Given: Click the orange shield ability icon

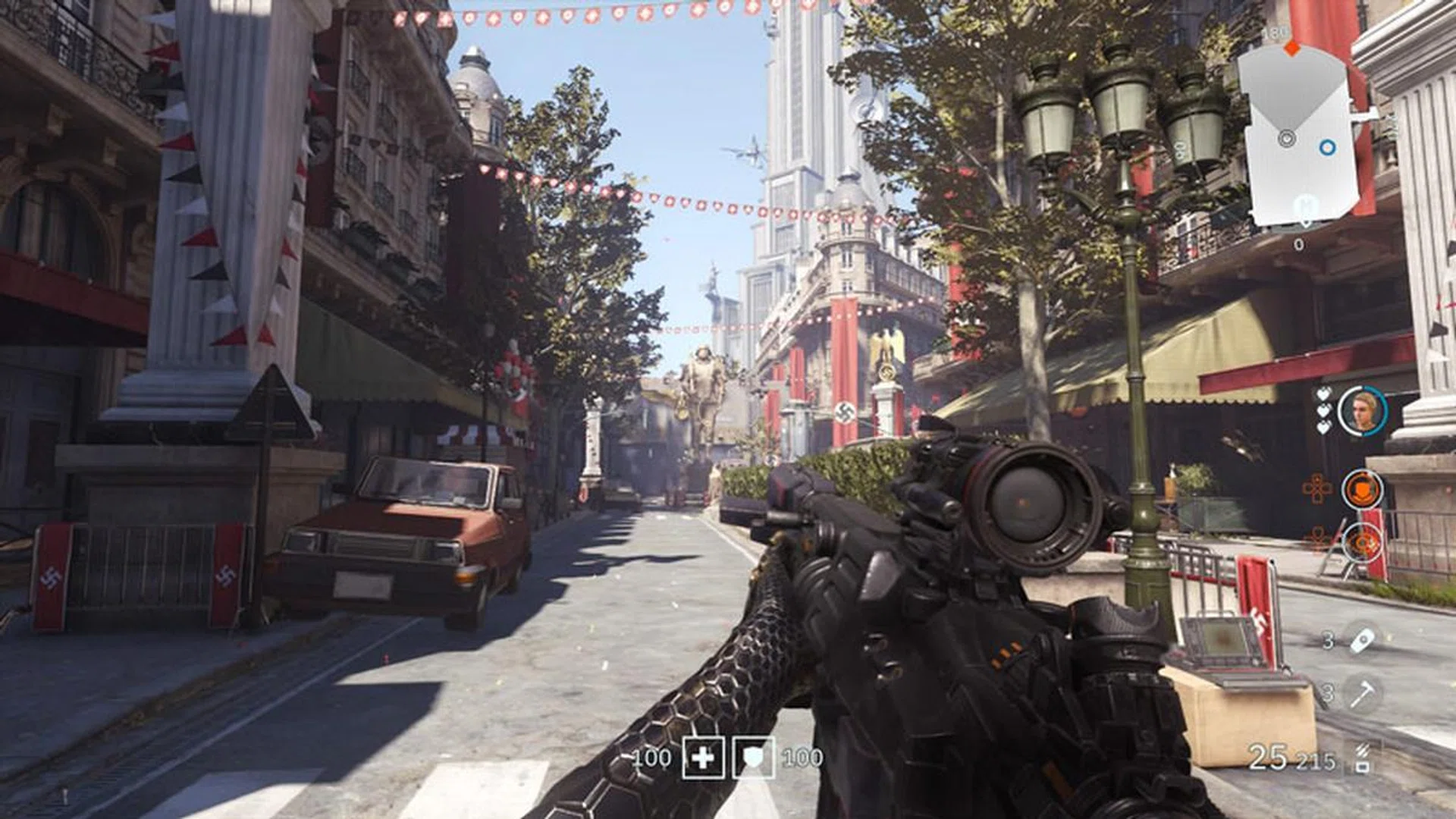Looking at the screenshot, I should [1363, 489].
